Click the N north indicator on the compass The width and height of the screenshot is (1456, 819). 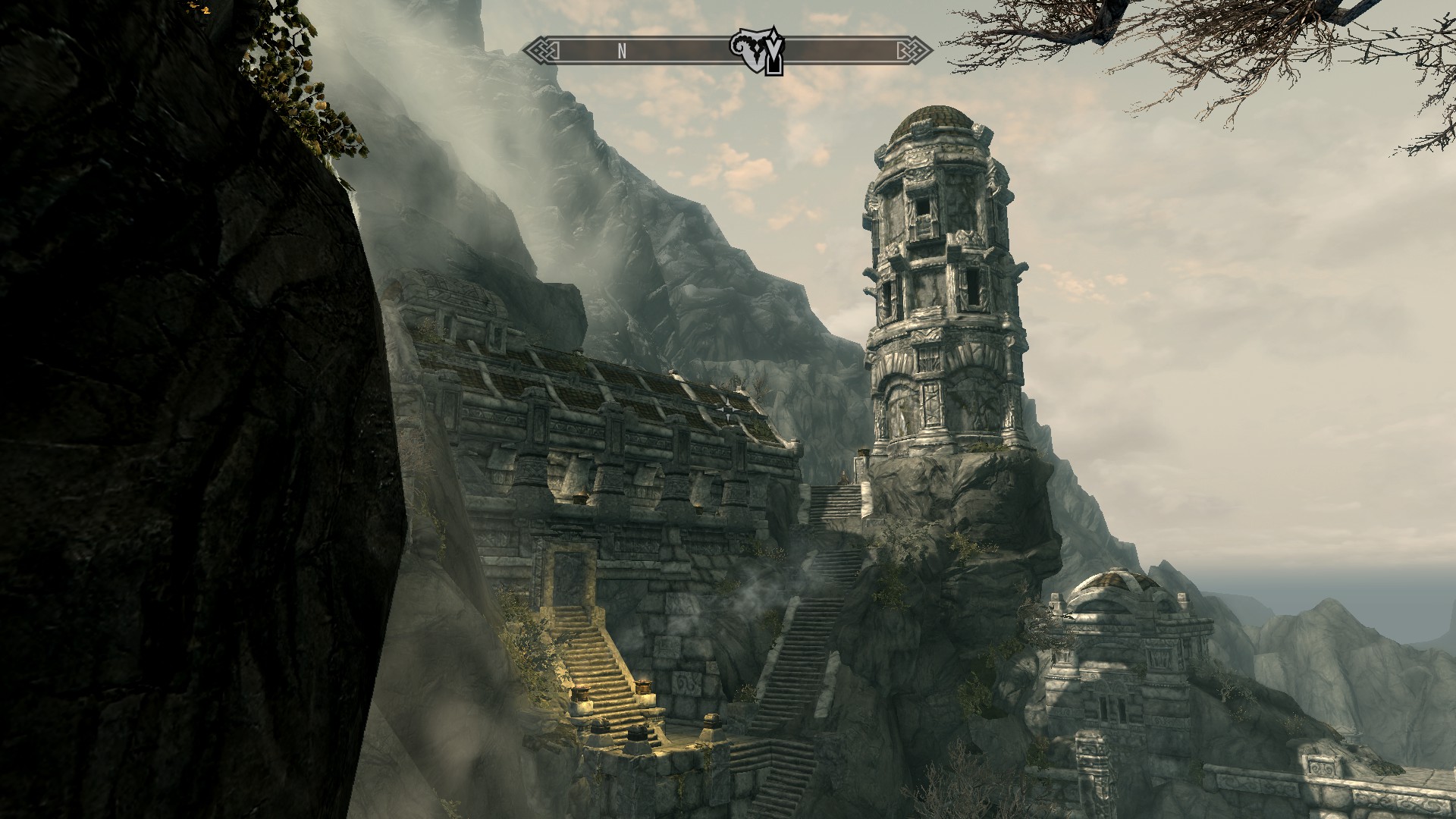[622, 51]
